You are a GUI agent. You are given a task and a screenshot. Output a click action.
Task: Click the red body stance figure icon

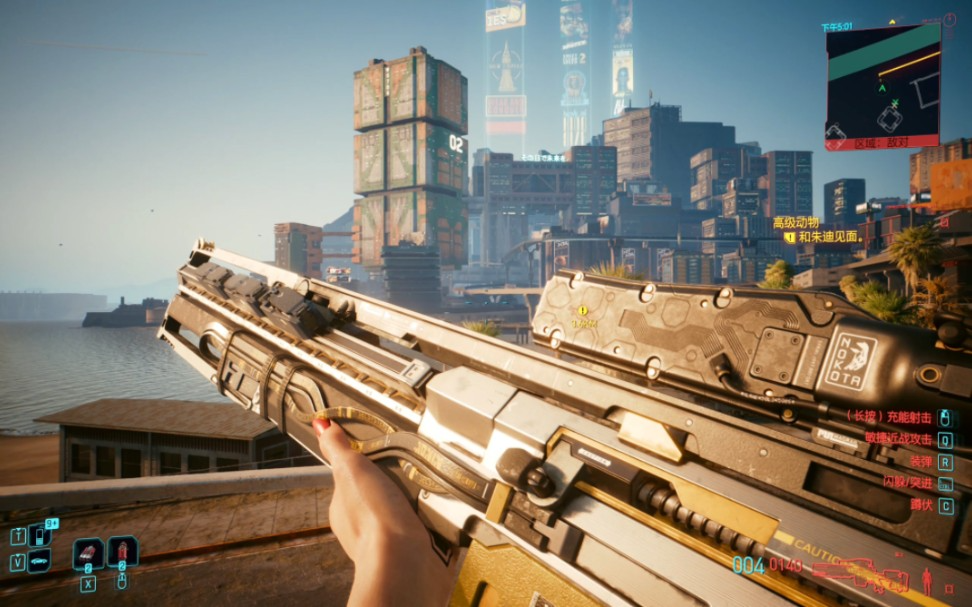[x=926, y=580]
